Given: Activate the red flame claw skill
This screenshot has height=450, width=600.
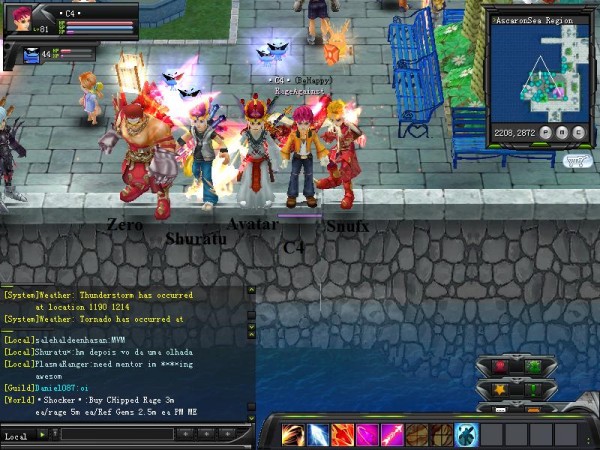Looking at the screenshot, I should [343, 435].
